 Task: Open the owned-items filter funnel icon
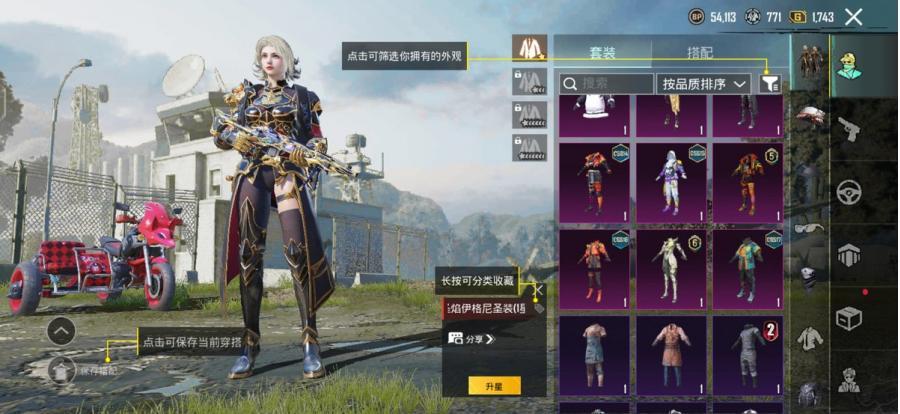[770, 84]
